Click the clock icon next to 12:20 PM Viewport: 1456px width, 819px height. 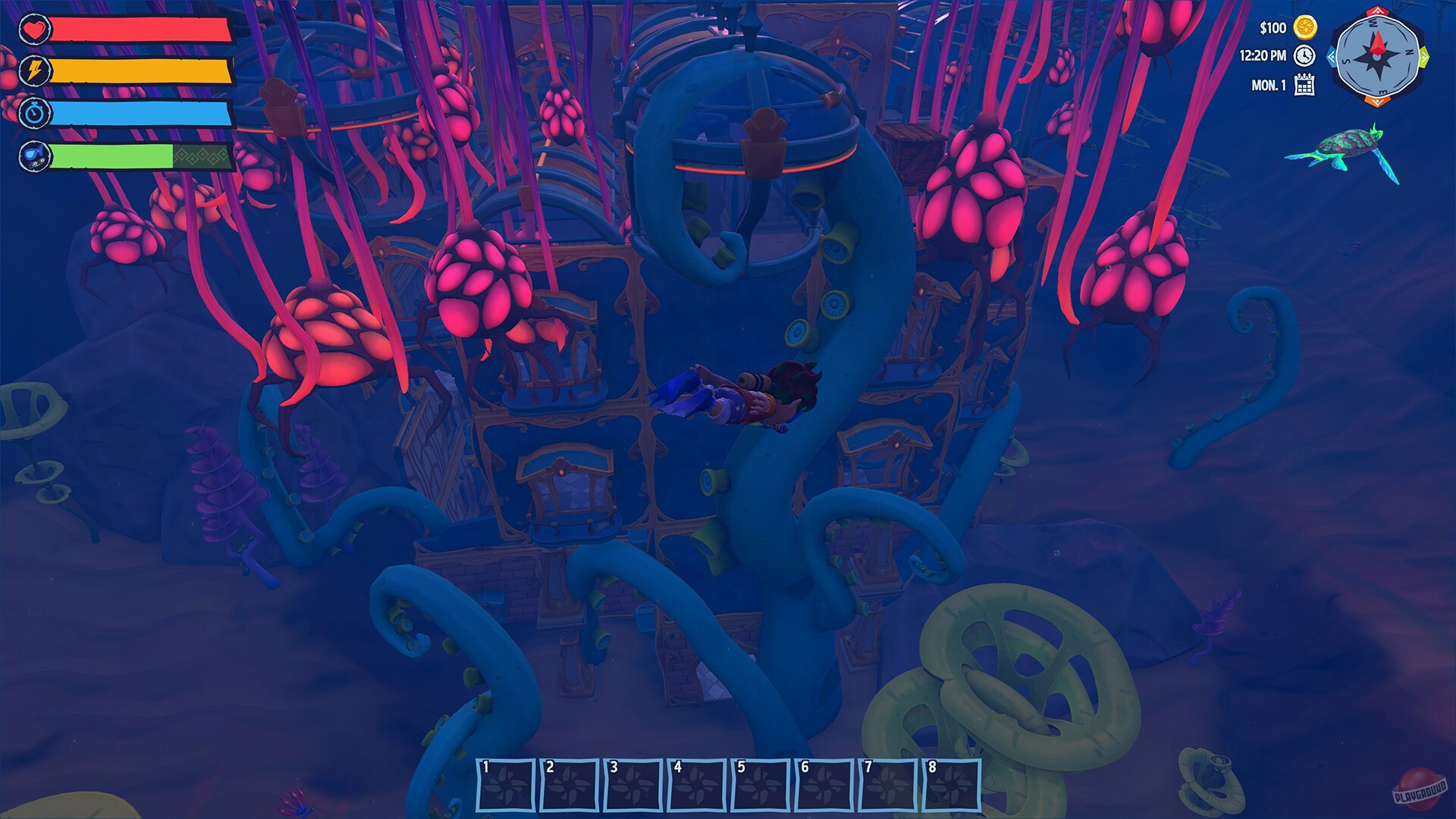pos(1304,55)
